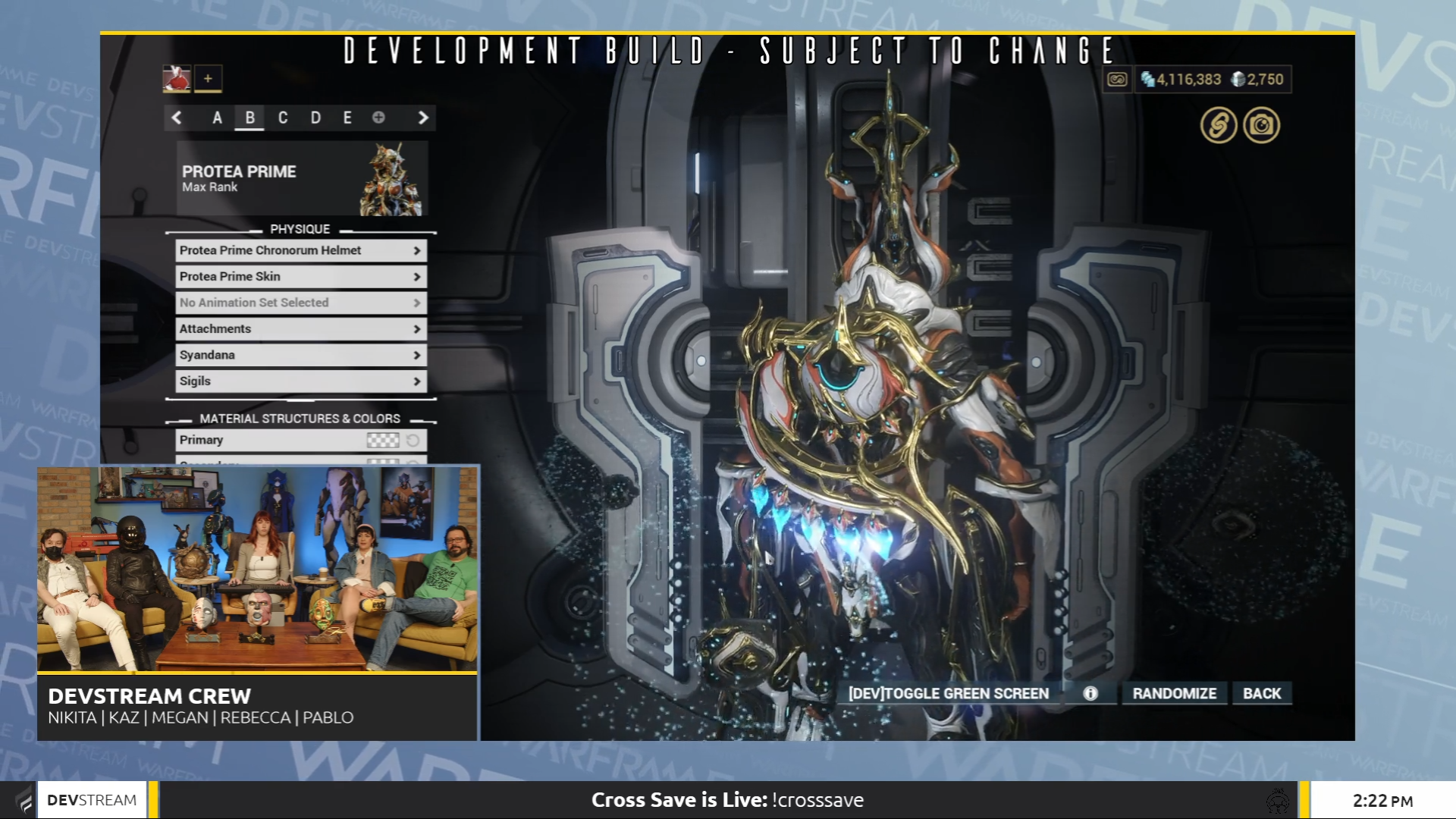
Task: Click the credits currency counter icon
Action: coord(1148,78)
